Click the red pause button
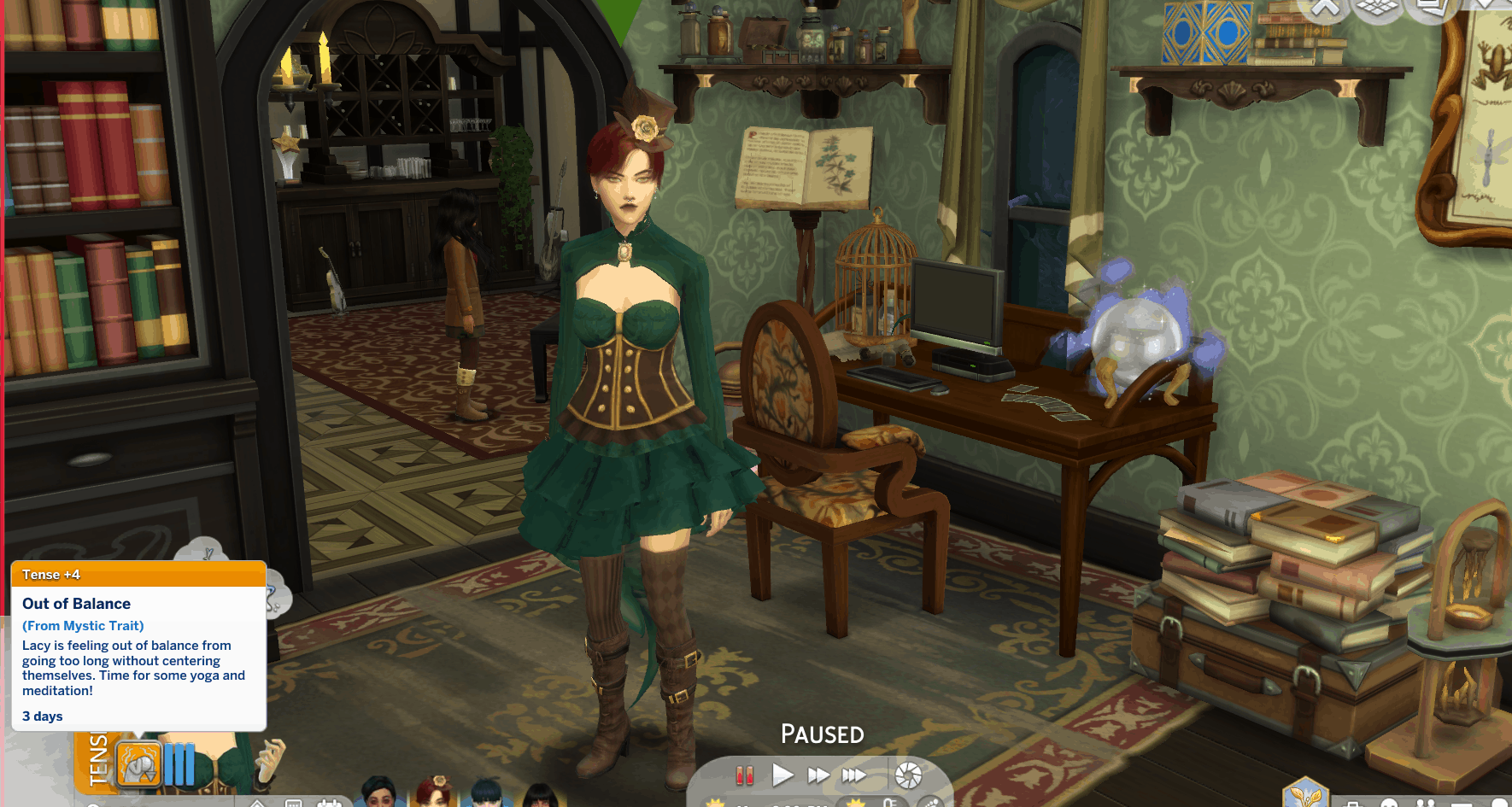 745,775
